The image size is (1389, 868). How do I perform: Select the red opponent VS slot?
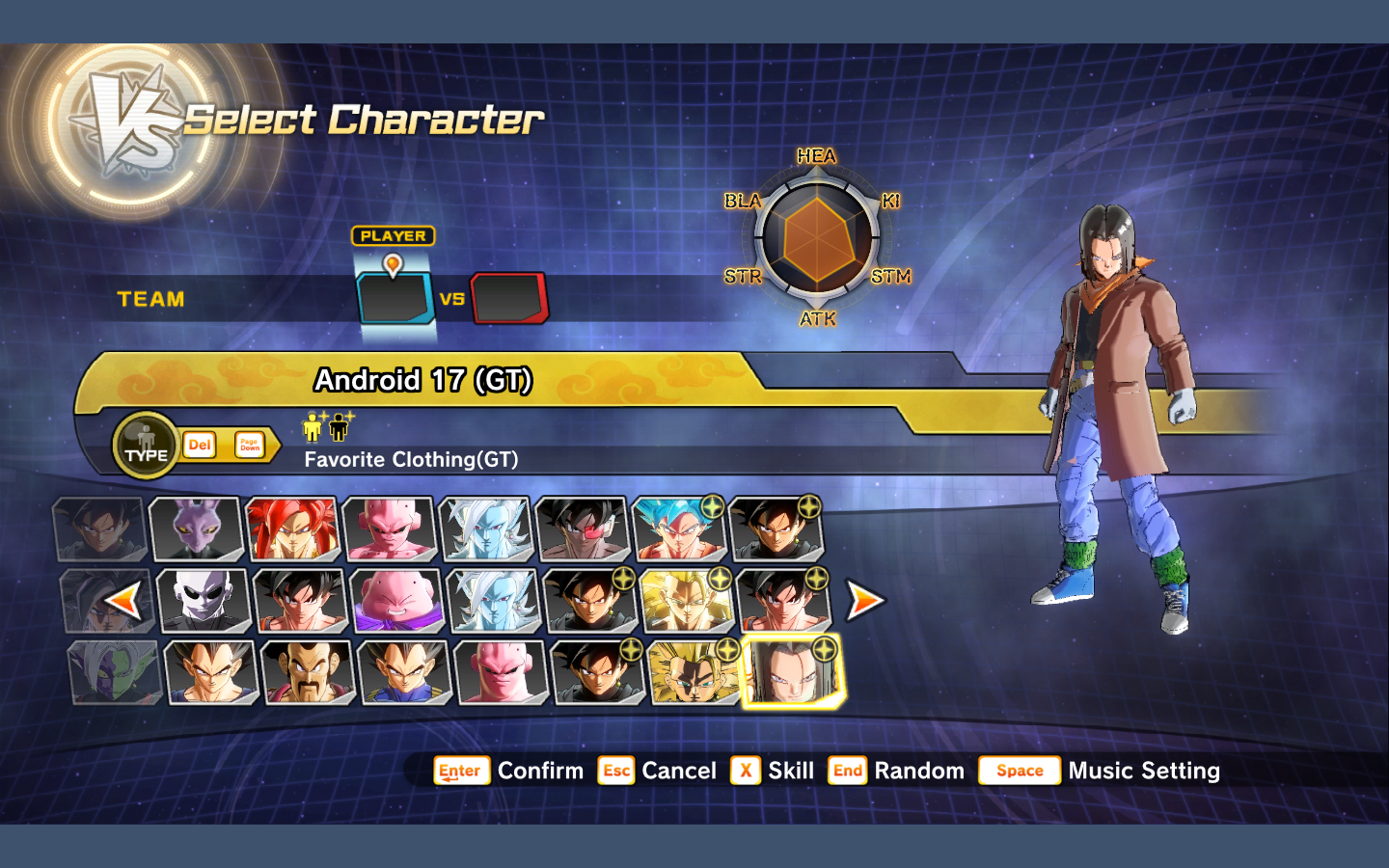pyautogui.click(x=511, y=298)
